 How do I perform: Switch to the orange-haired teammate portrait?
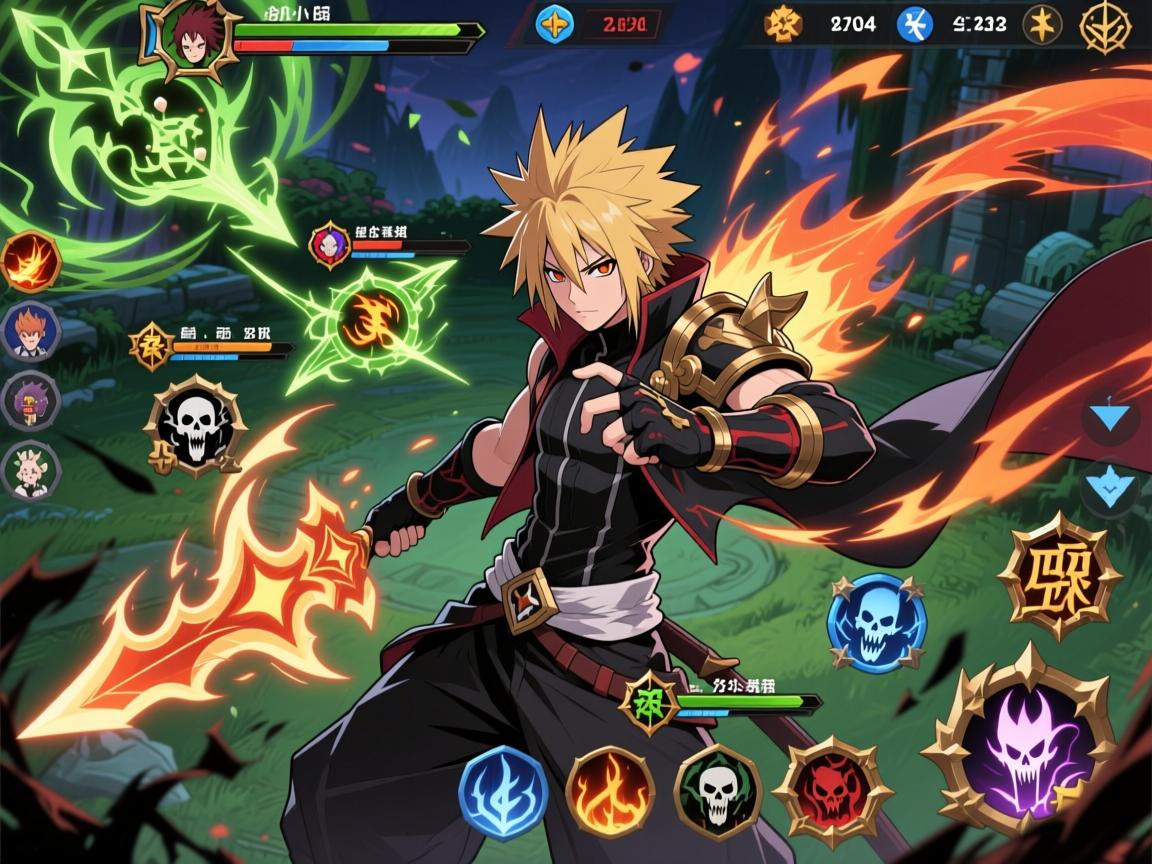click(31, 331)
